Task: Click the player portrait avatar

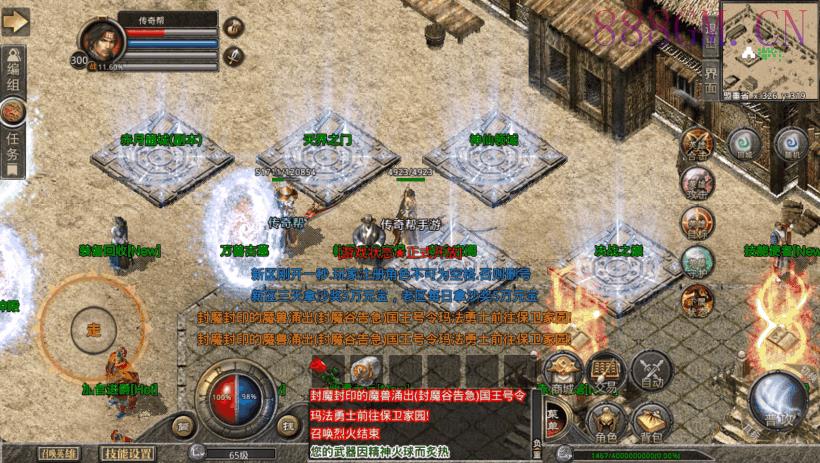Action: coord(100,43)
